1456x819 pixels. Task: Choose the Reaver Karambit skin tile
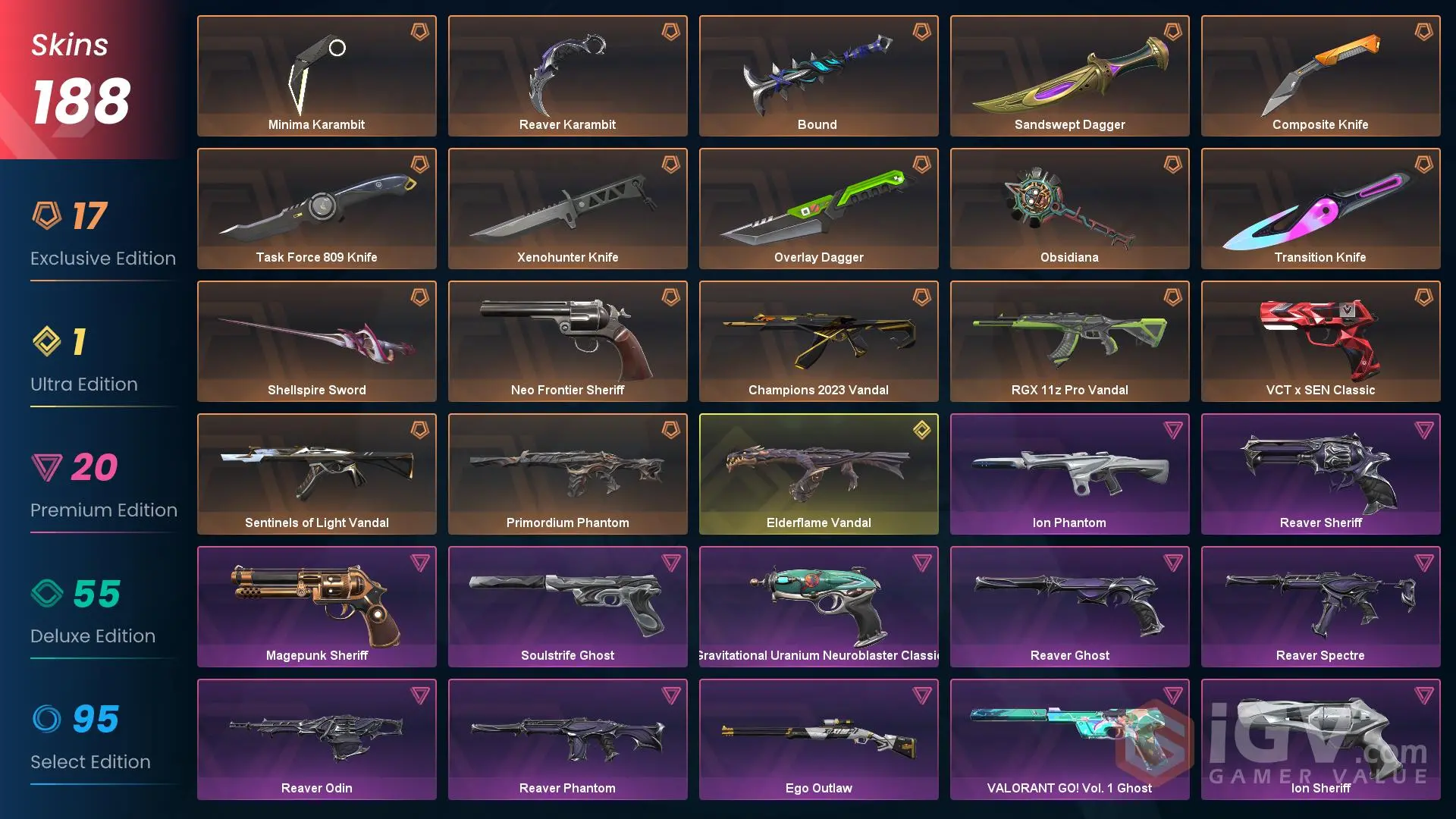pyautogui.click(x=567, y=76)
